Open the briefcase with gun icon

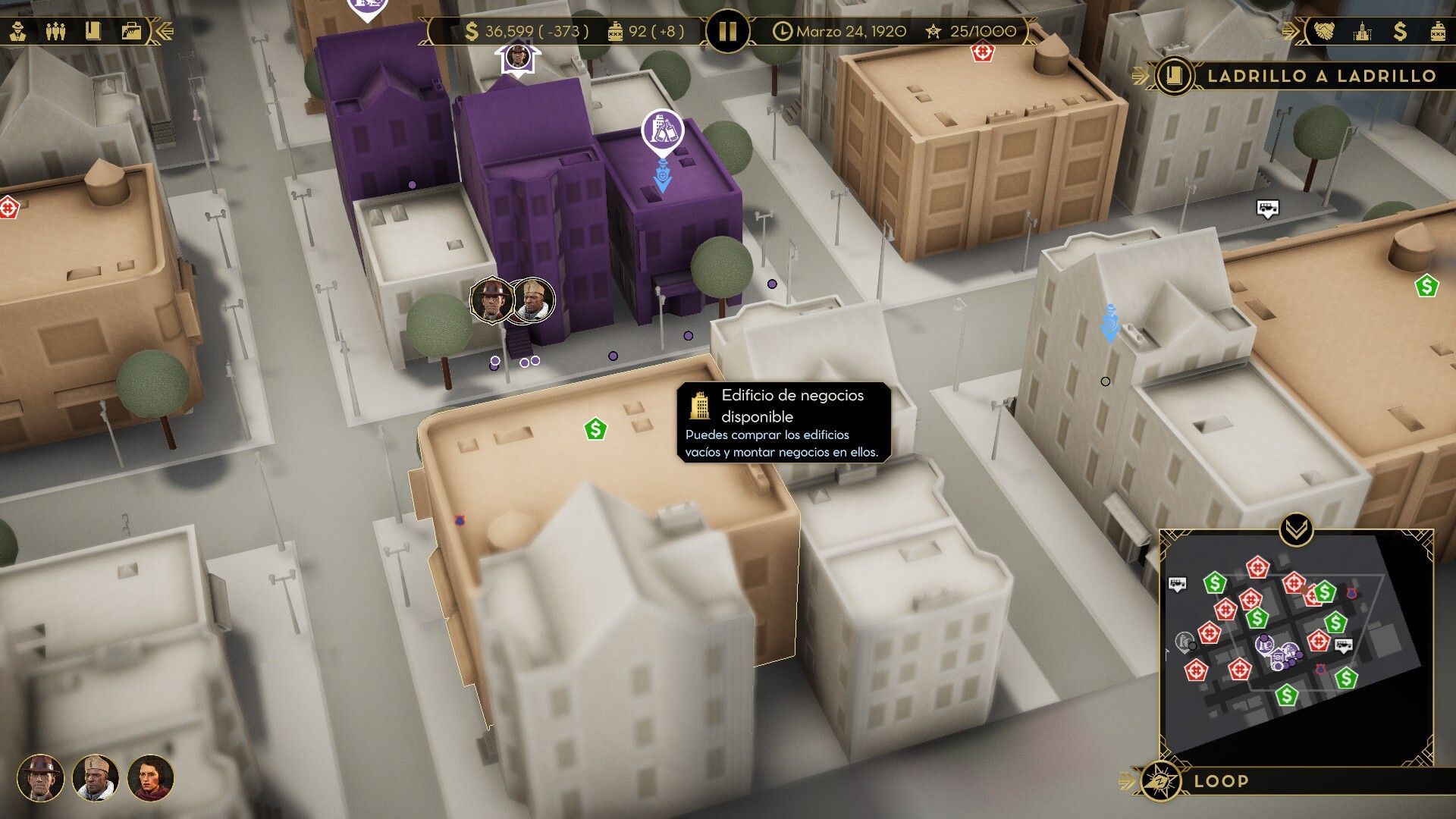coord(131,32)
